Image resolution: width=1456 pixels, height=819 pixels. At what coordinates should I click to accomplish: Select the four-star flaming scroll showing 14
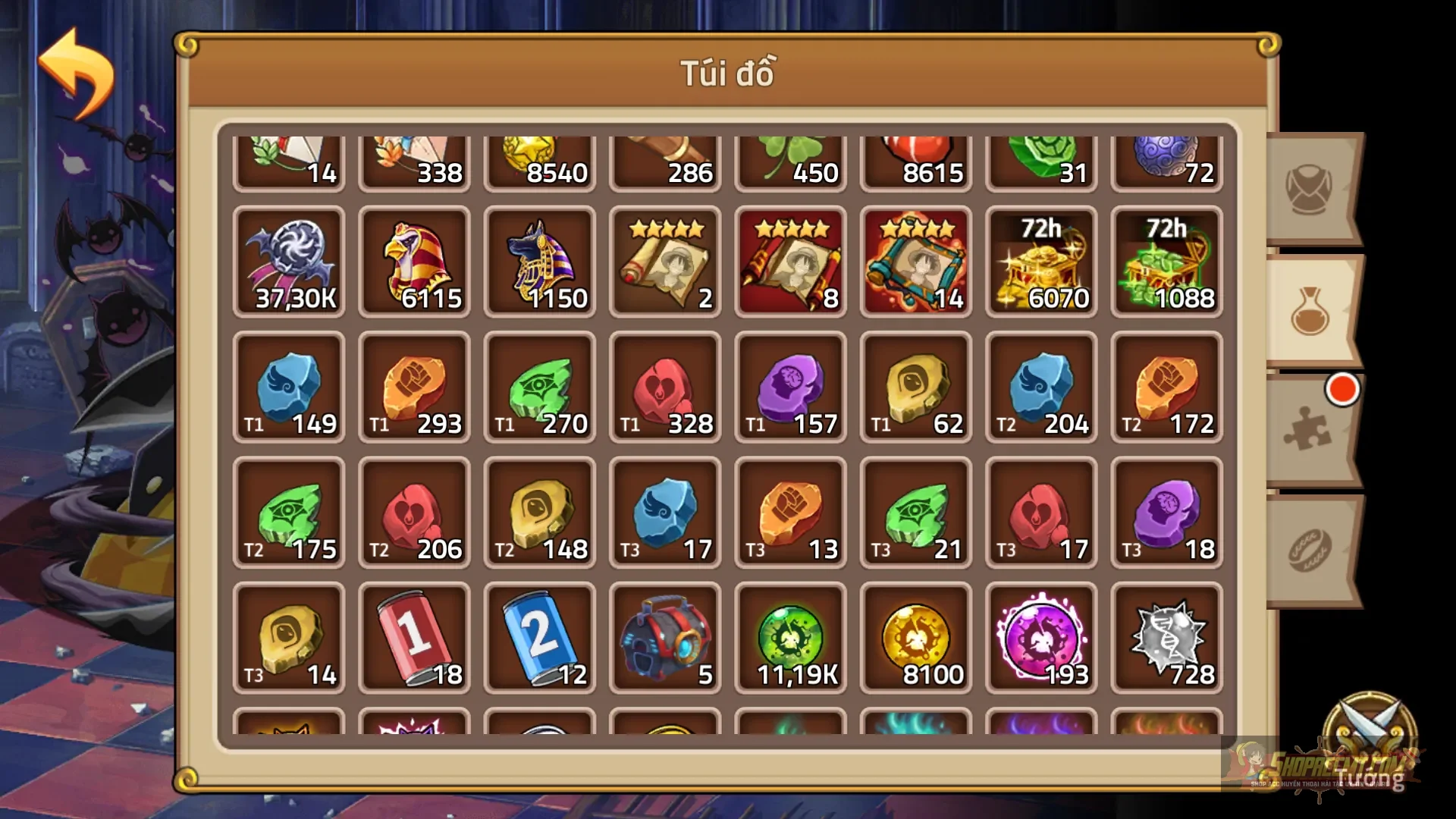pos(915,262)
